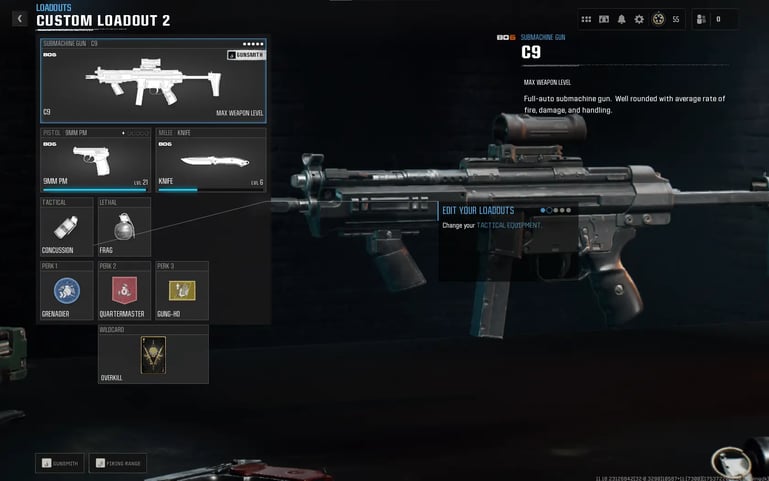Image resolution: width=769 pixels, height=481 pixels.
Task: Go back using the top-left arrow
Action: click(19, 18)
